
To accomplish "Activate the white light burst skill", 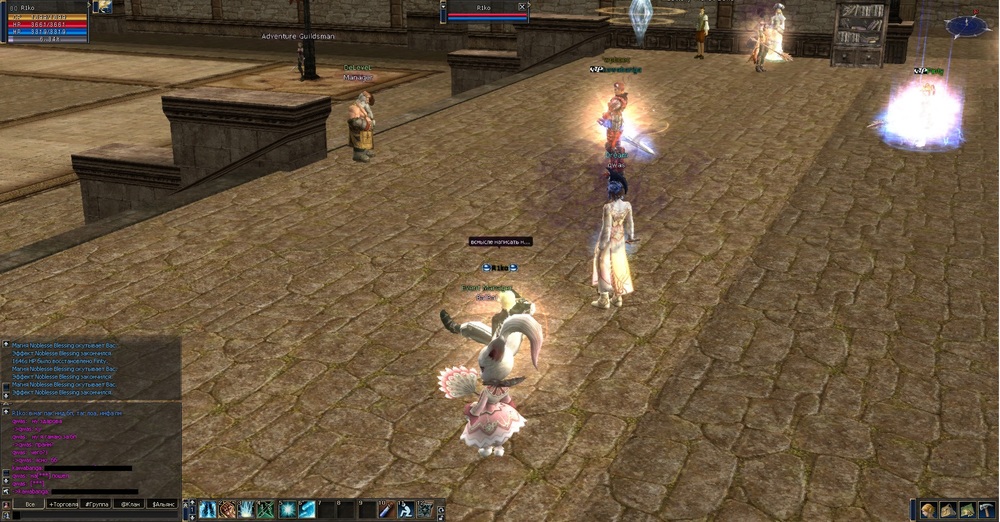I will [247, 510].
